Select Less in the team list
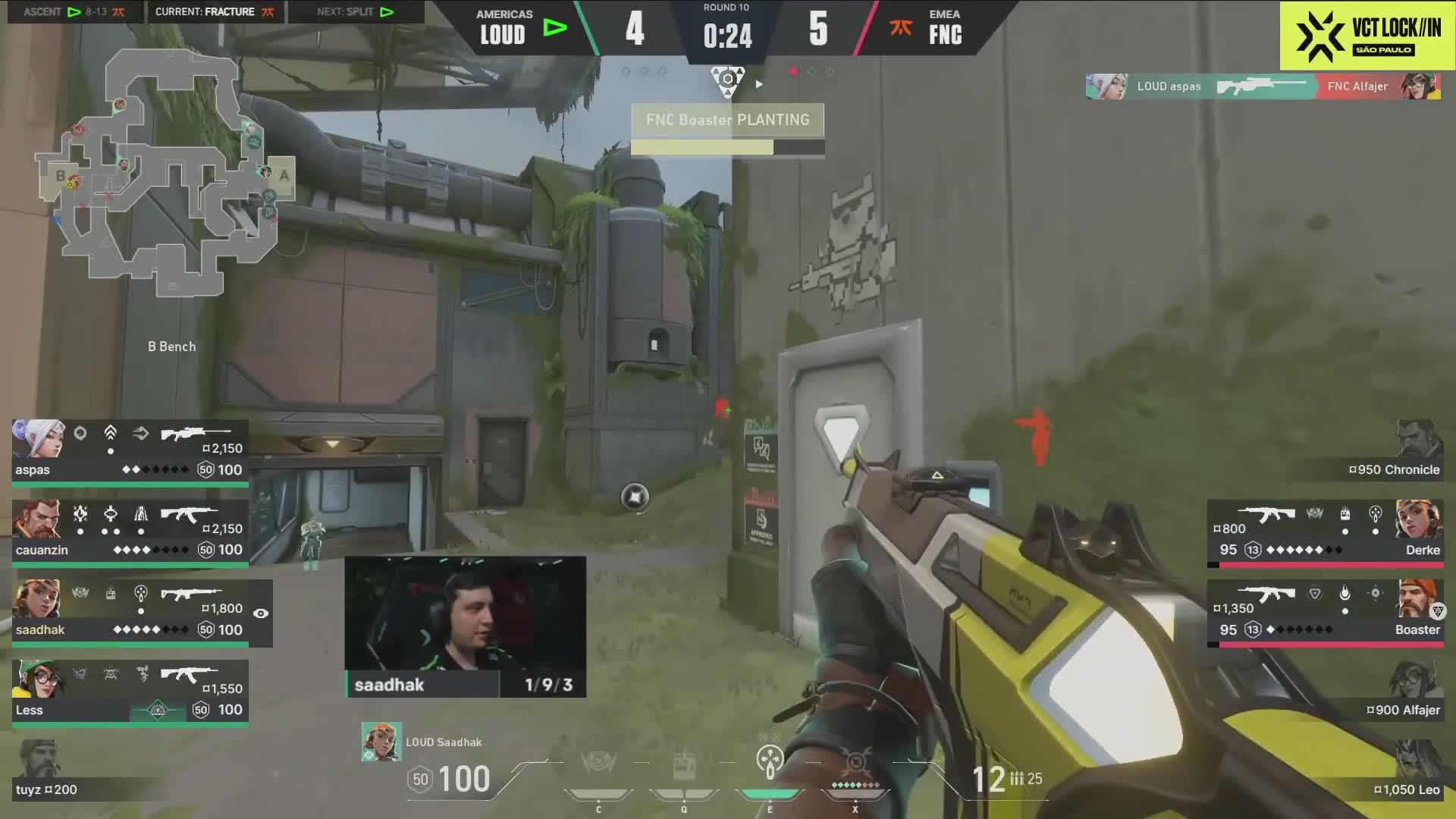The height and width of the screenshot is (819, 1456). point(130,692)
